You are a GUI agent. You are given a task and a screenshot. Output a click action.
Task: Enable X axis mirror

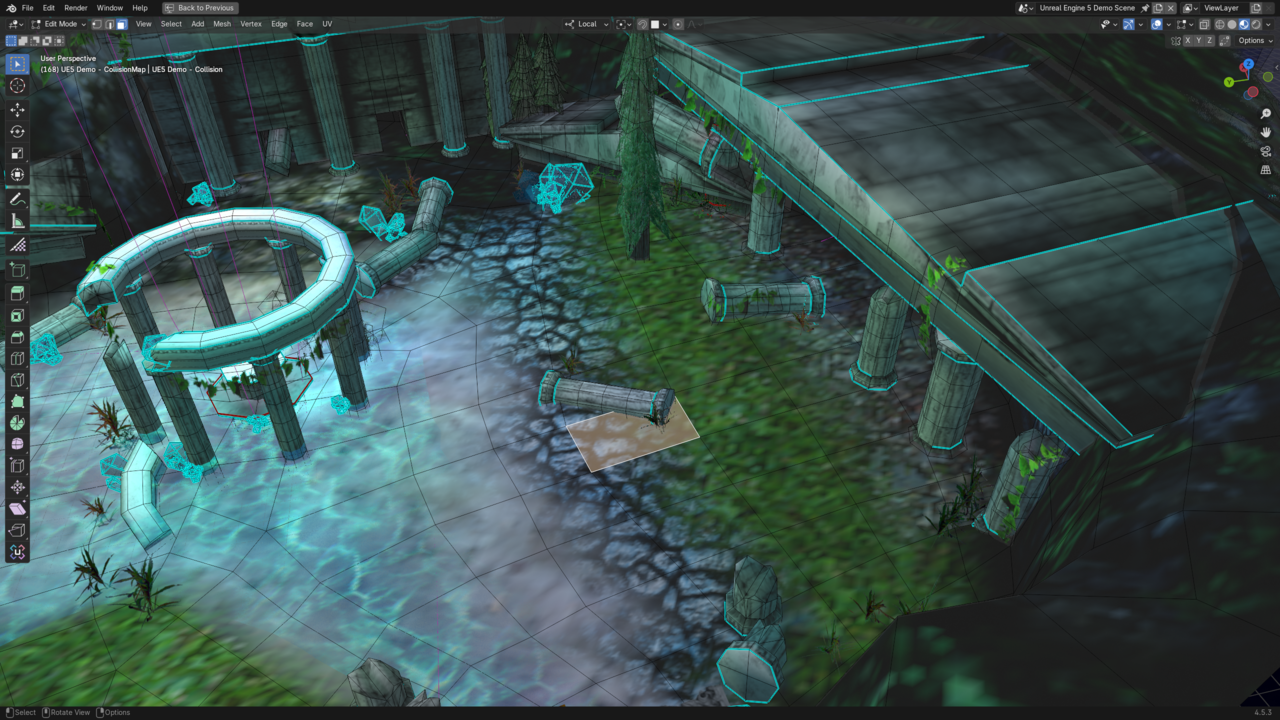click(1188, 41)
